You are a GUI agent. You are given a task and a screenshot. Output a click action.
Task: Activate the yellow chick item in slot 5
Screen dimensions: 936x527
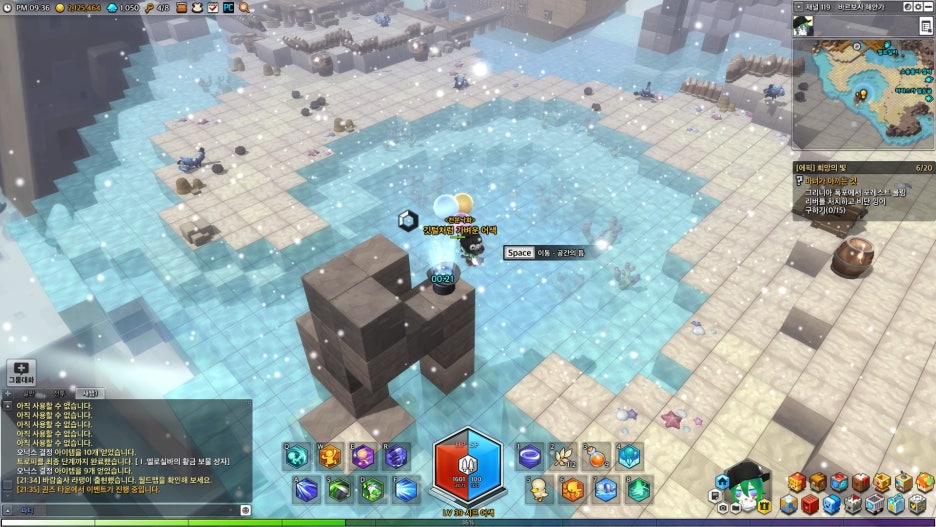click(540, 488)
